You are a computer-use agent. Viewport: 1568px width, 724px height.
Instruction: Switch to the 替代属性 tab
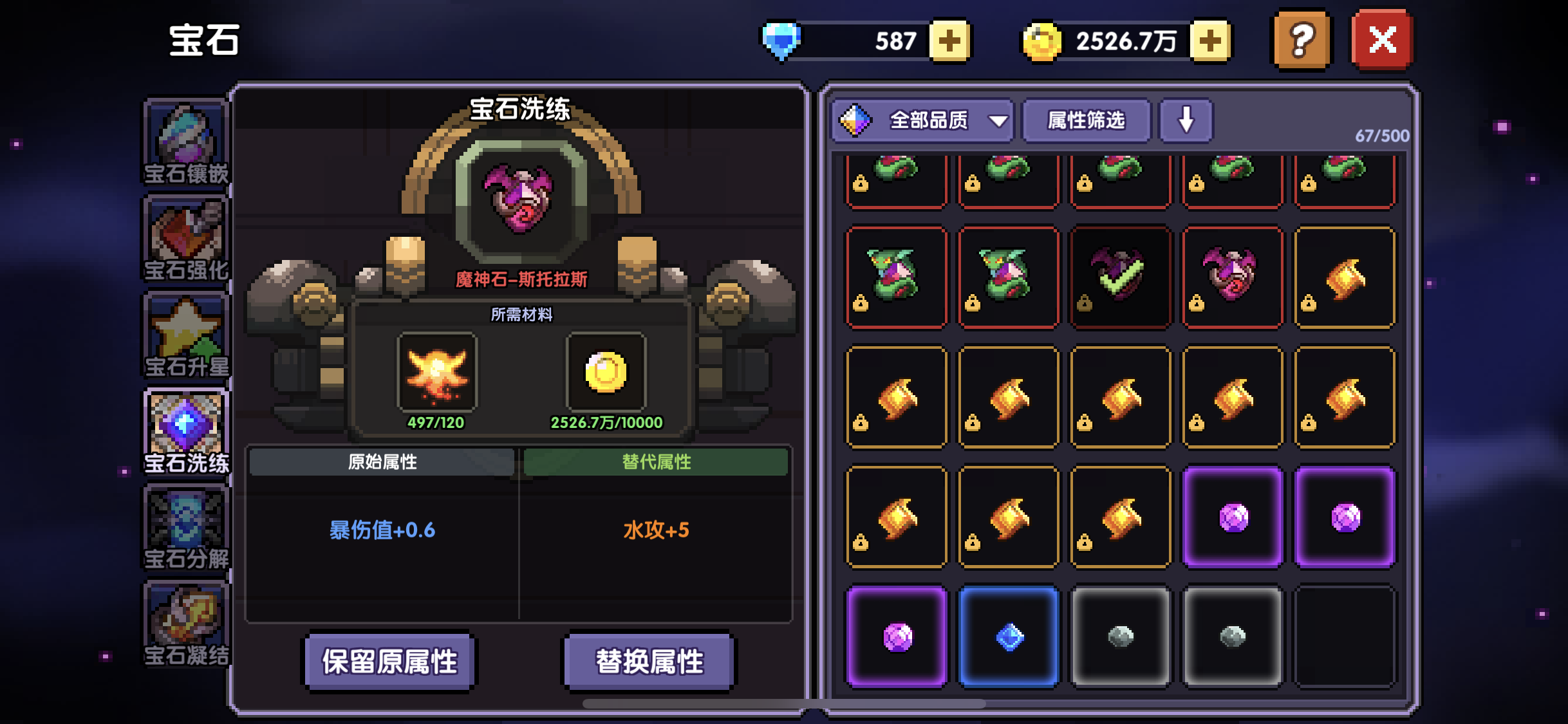655,462
